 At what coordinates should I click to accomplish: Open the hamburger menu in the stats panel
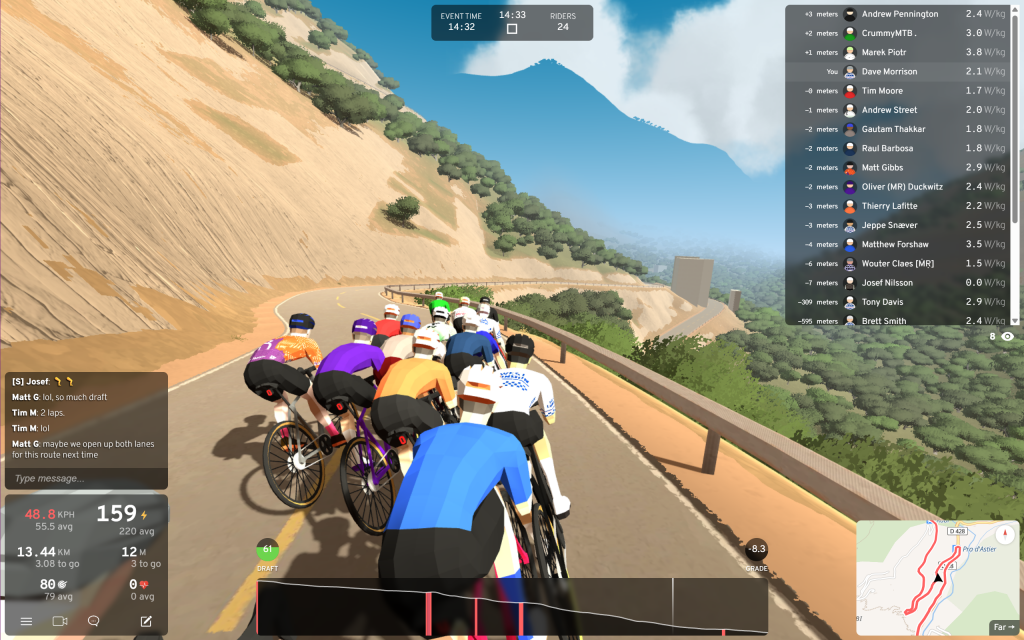coord(26,621)
